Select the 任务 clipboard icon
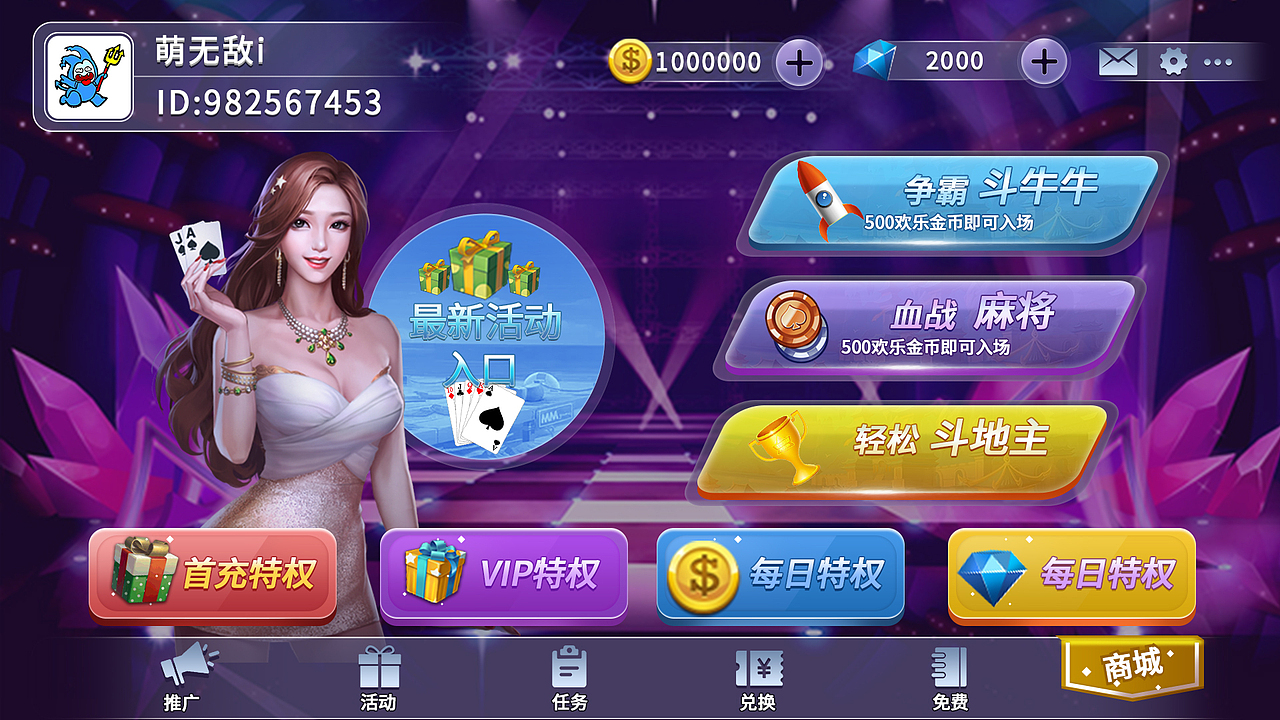 coord(567,668)
